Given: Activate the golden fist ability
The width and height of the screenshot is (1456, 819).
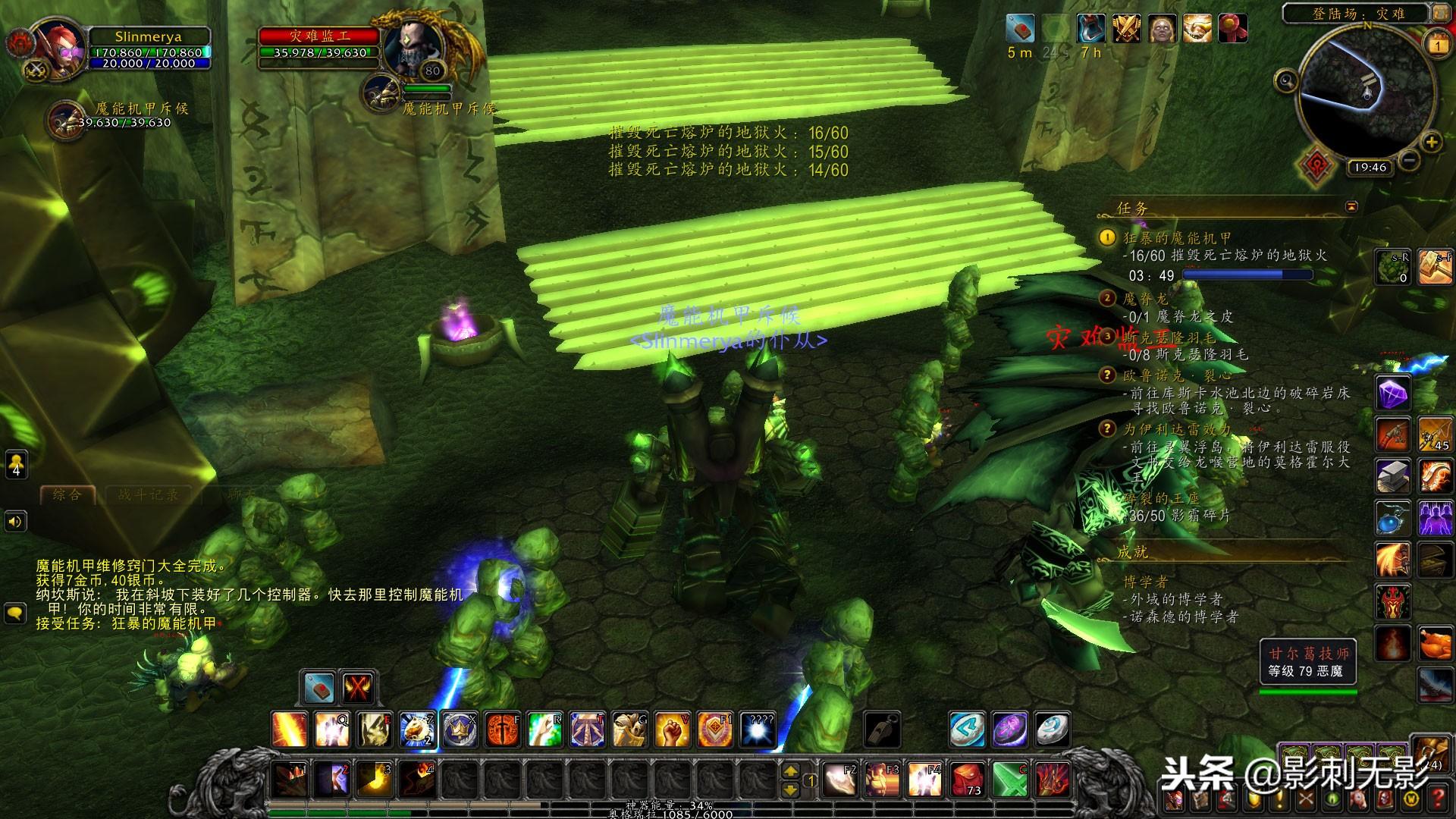Looking at the screenshot, I should pos(672,730).
